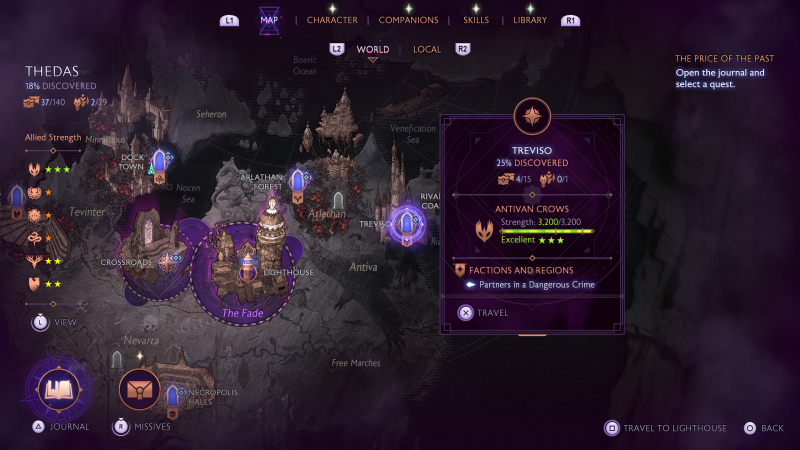Select the Treviso map marker
Image resolution: width=800 pixels, height=450 pixels.
(x=407, y=224)
